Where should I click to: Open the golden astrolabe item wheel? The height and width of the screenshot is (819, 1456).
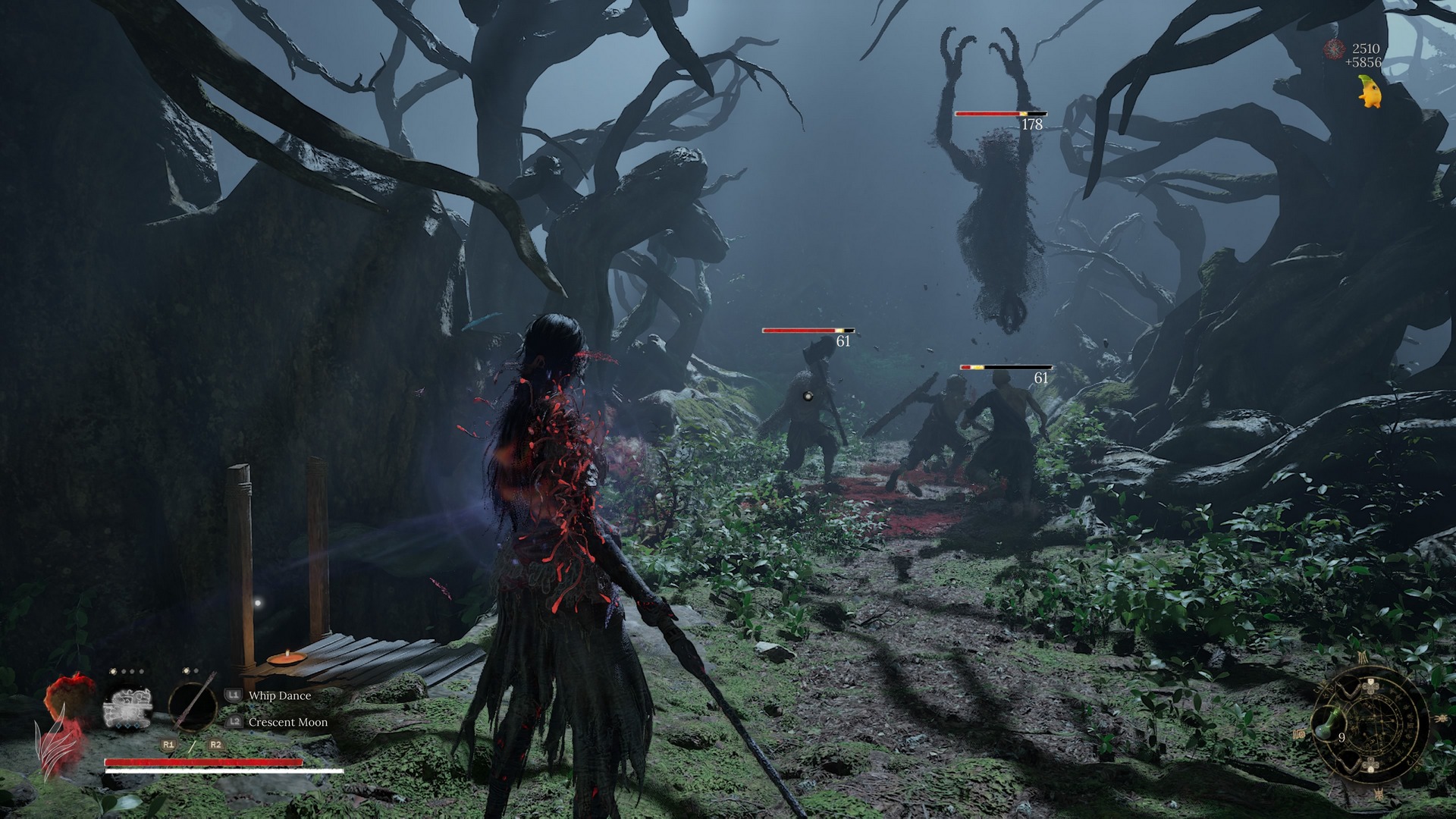point(1374,726)
